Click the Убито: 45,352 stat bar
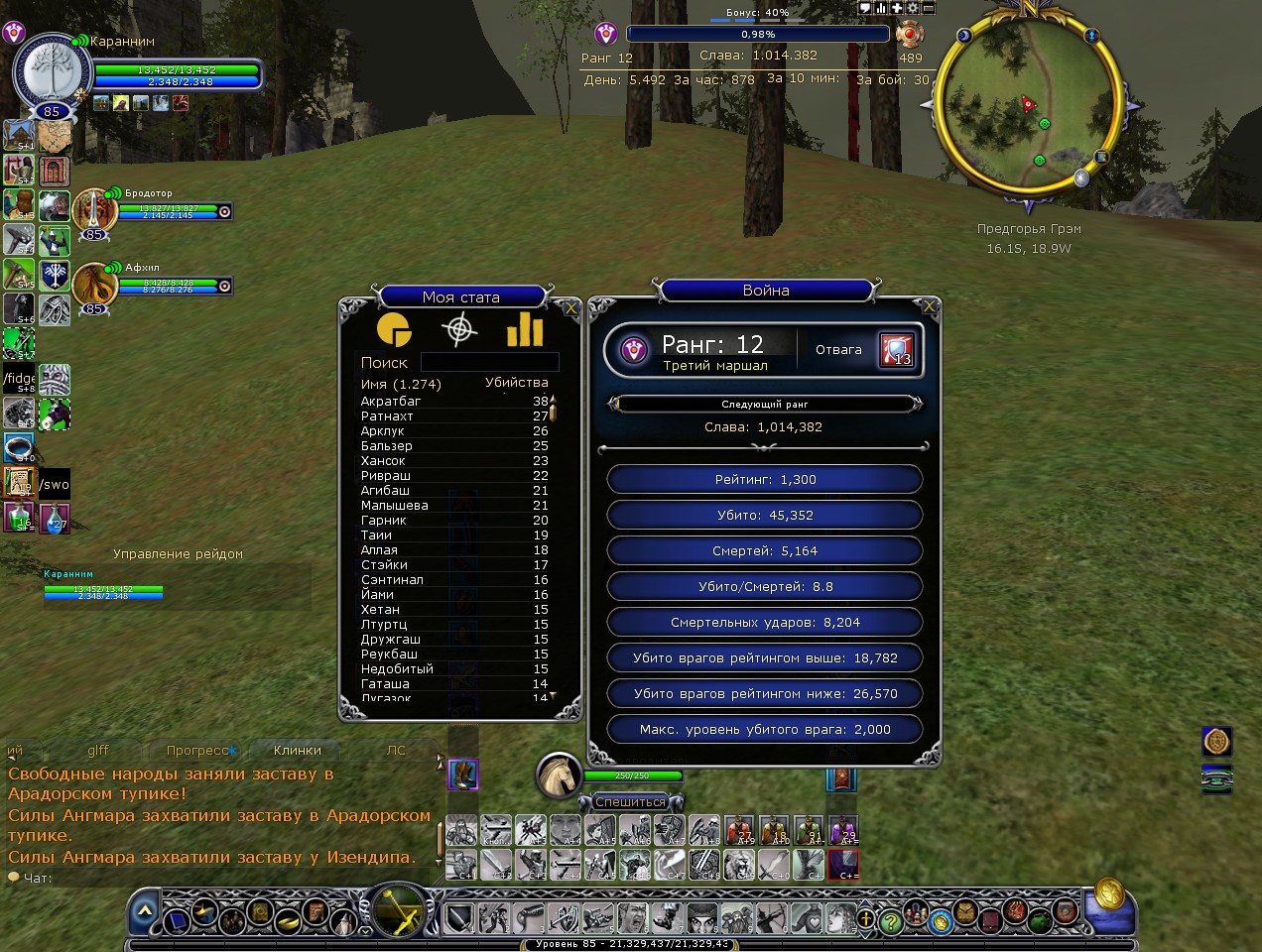The width and height of the screenshot is (1262, 952). [765, 516]
